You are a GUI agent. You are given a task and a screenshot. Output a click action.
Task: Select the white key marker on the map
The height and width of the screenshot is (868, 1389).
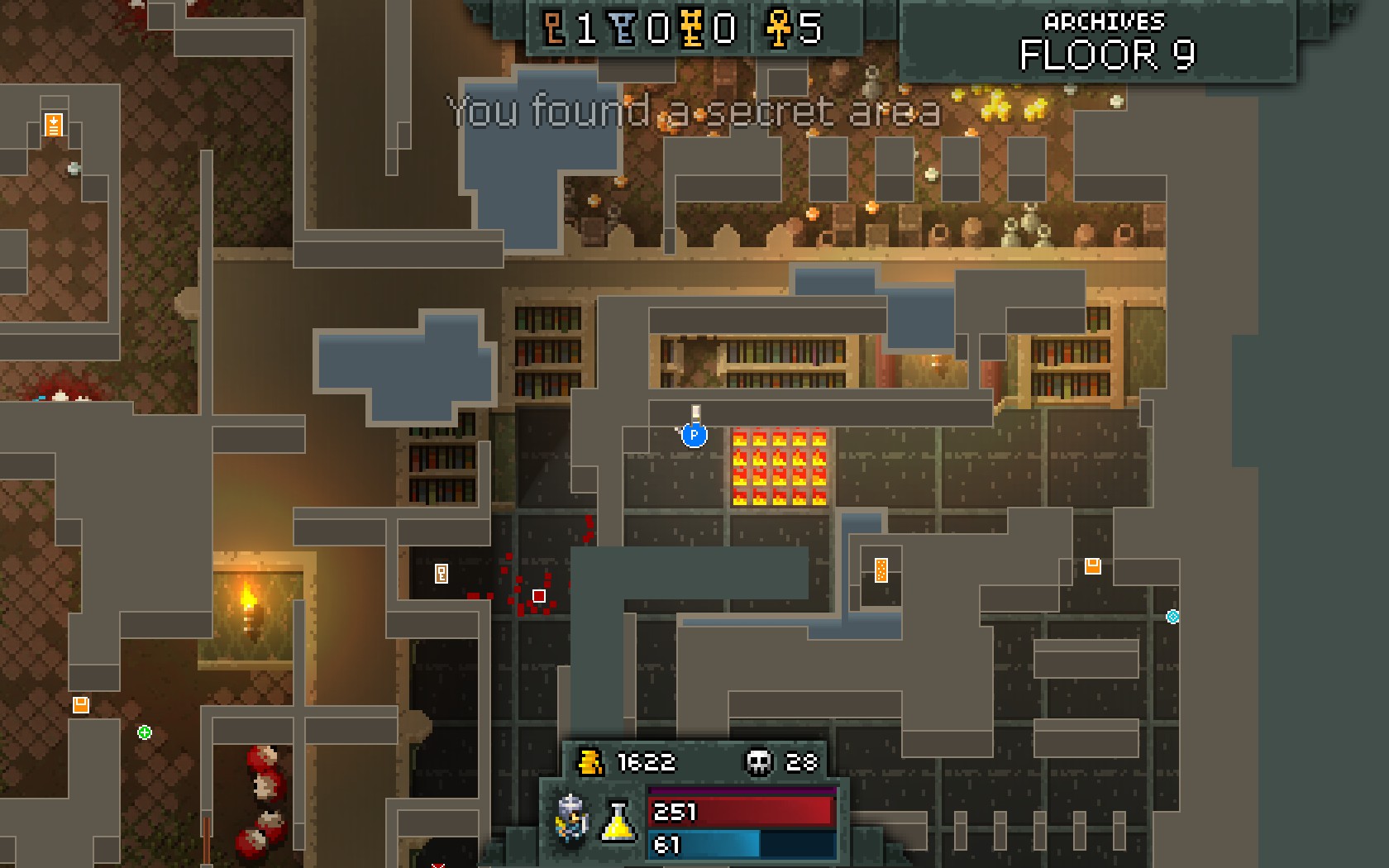point(442,573)
